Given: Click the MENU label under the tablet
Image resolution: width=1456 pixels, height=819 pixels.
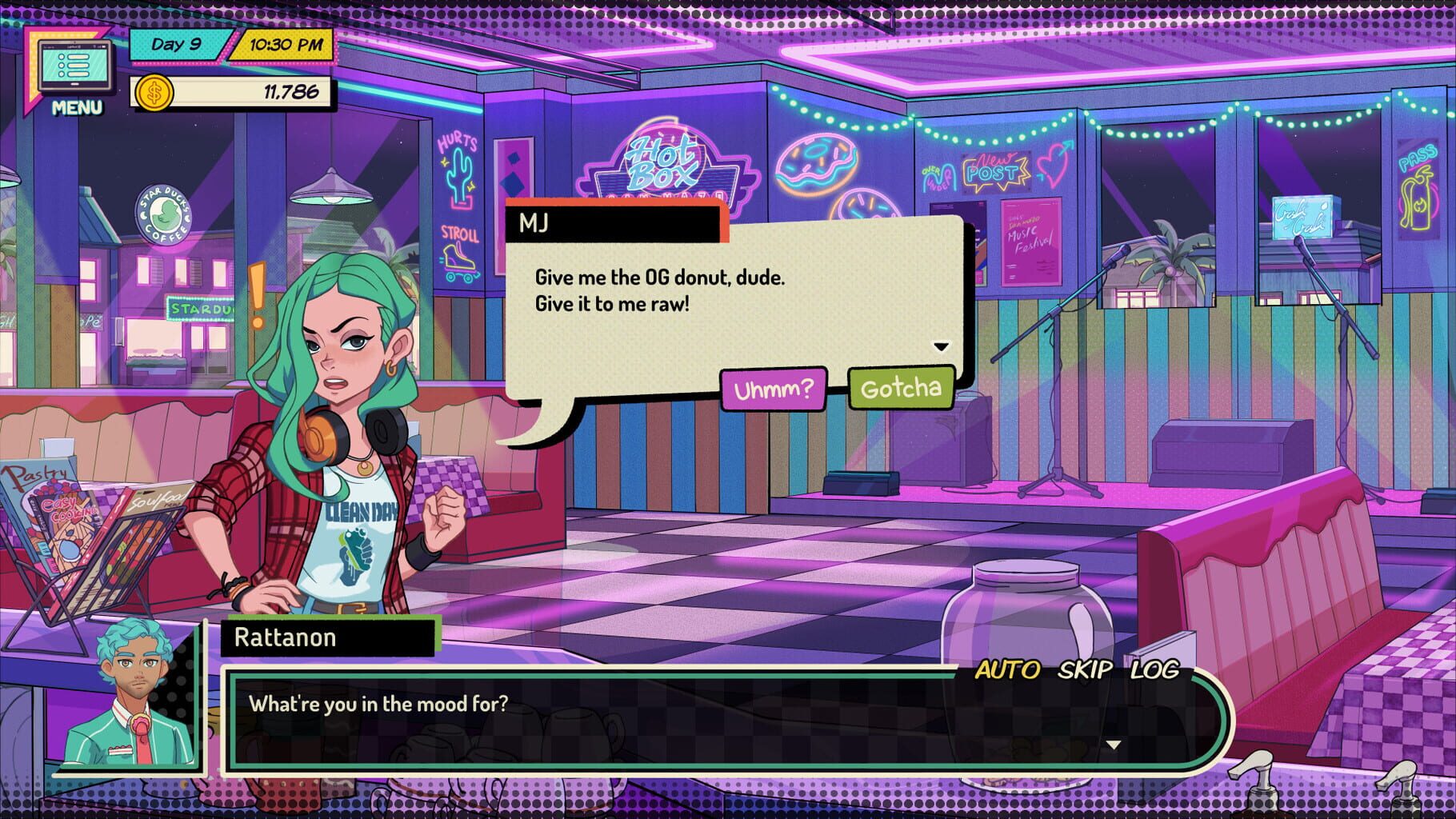Looking at the screenshot, I should tap(78, 106).
